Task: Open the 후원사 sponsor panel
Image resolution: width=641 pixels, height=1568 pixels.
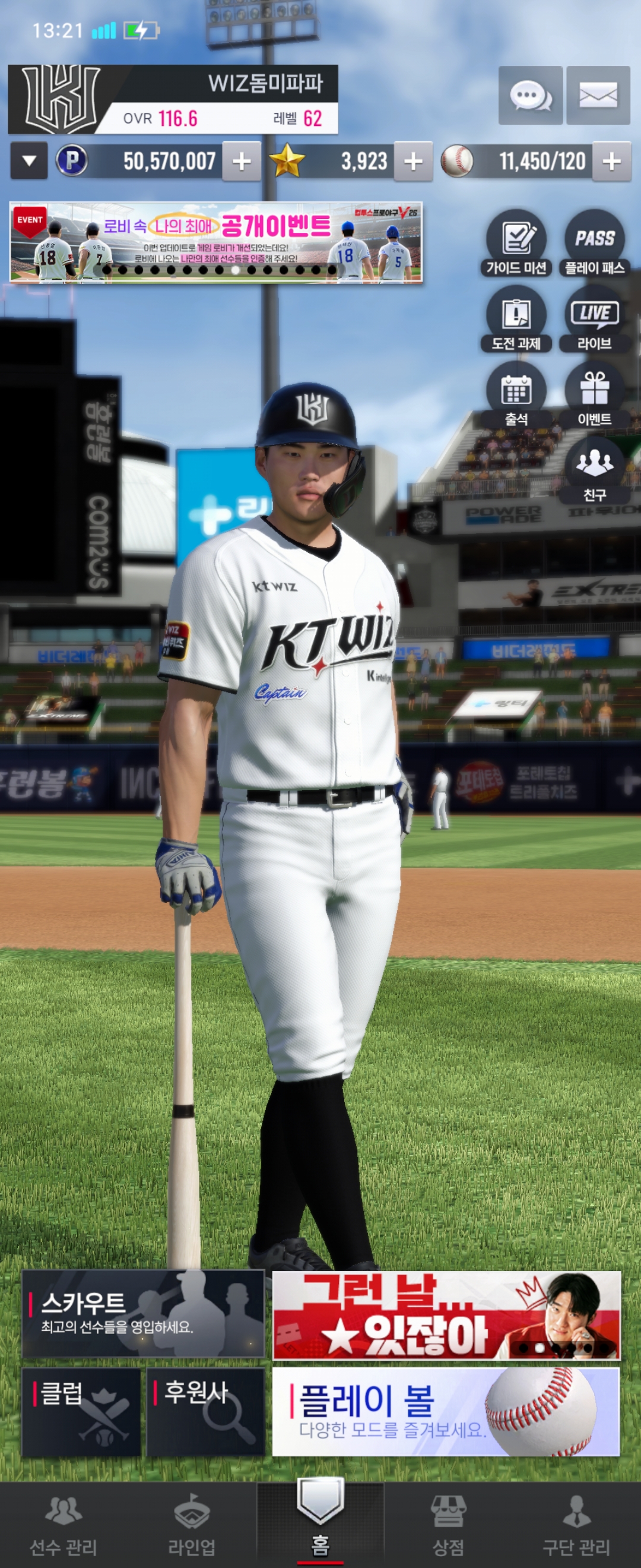Action: coord(205,1412)
